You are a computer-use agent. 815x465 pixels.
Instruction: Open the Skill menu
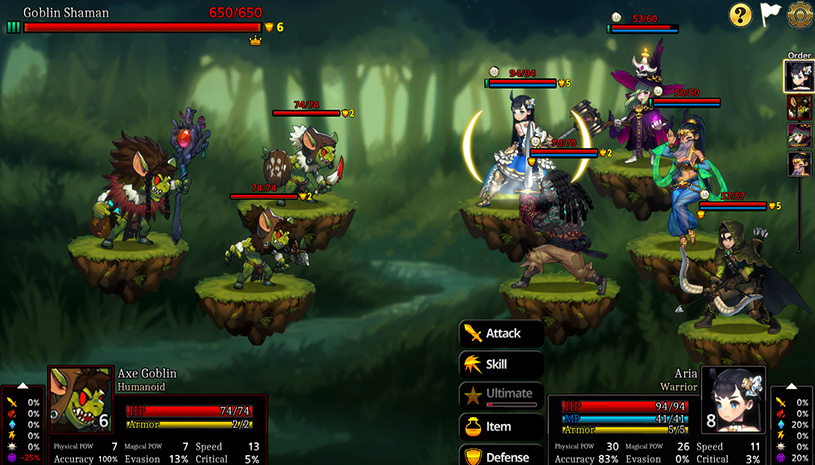click(x=501, y=364)
